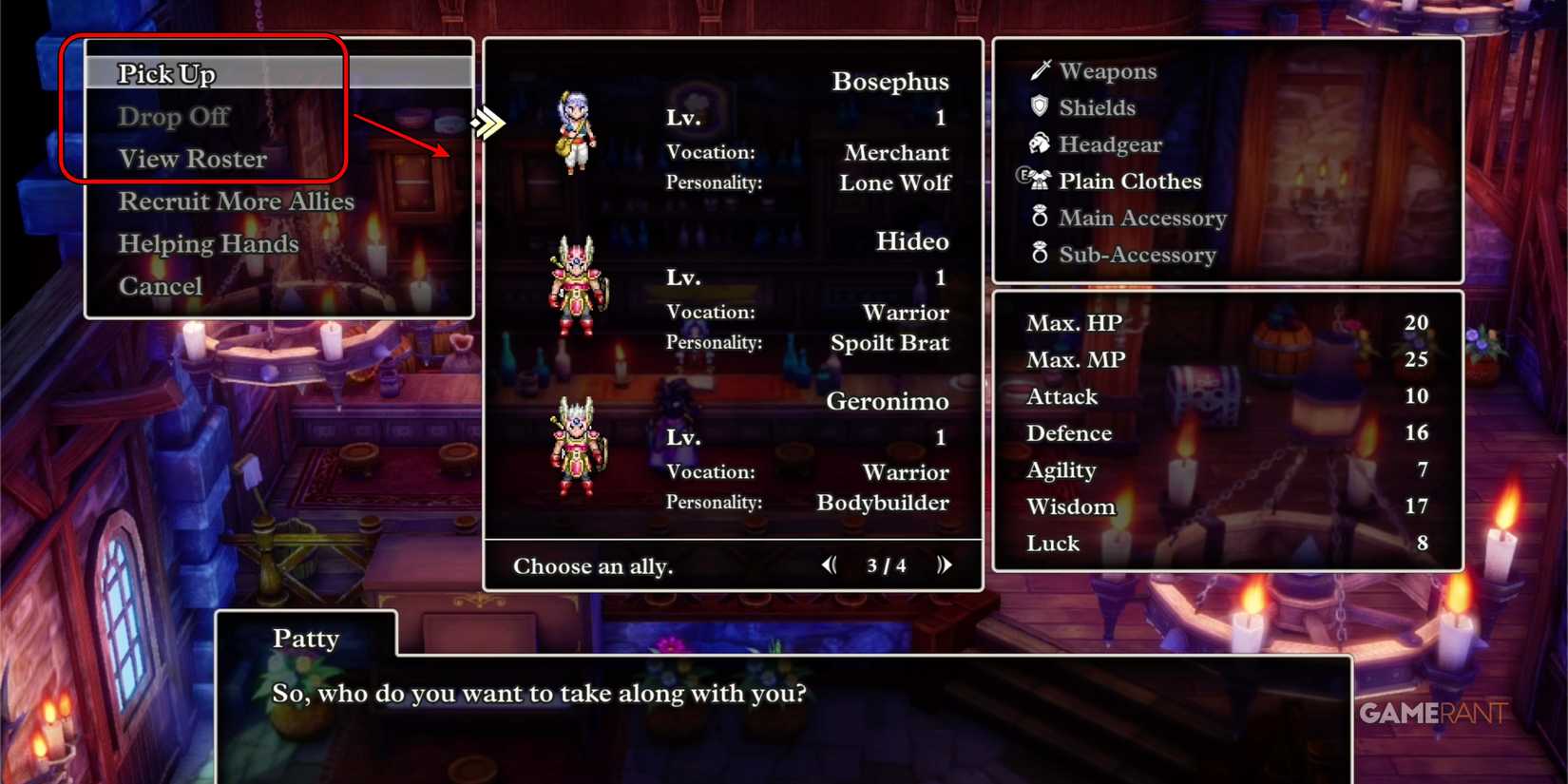
Task: Click the right page arrow on ally list
Action: point(945,564)
